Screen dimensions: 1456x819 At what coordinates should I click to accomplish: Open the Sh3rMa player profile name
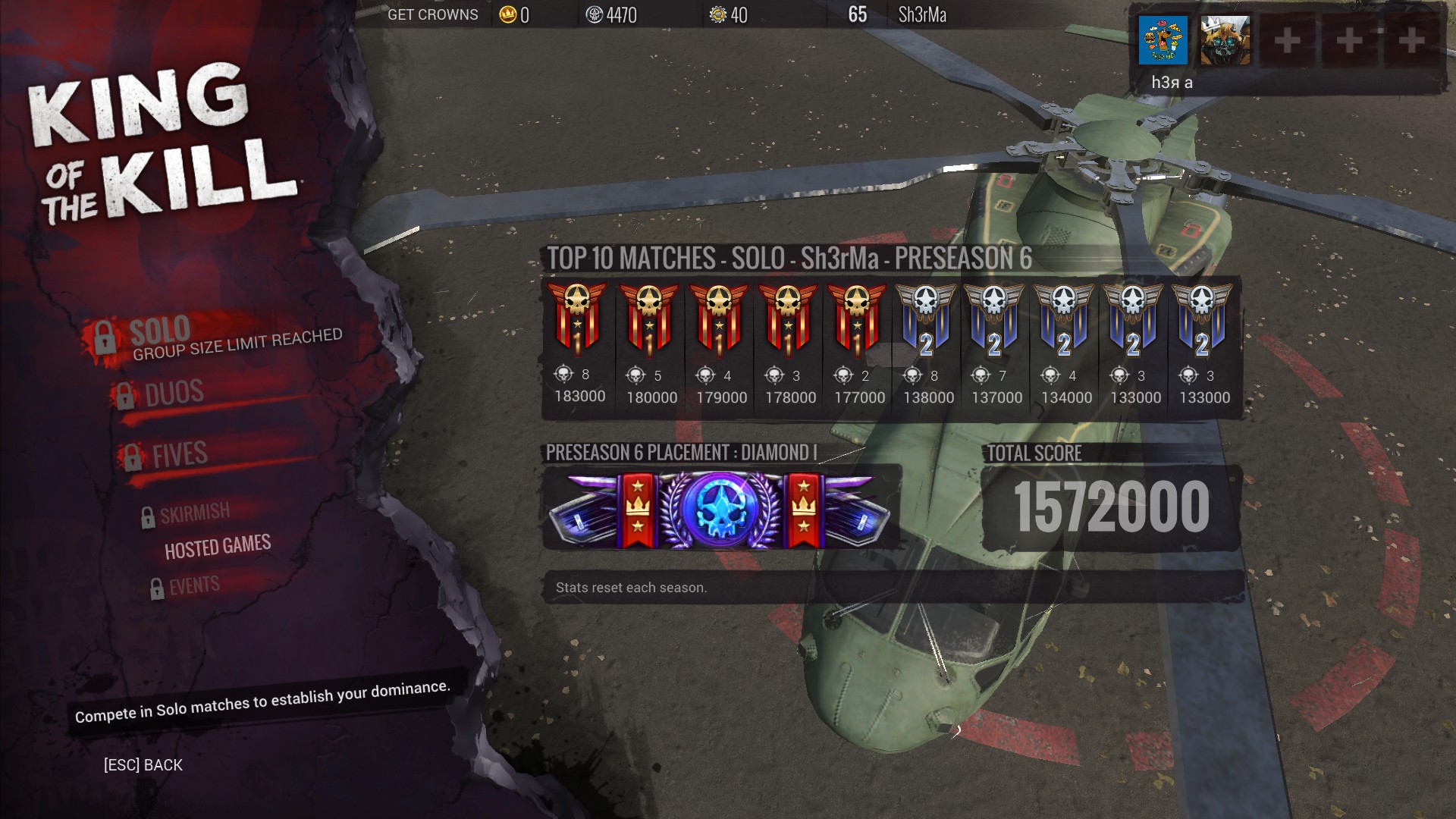[x=921, y=14]
